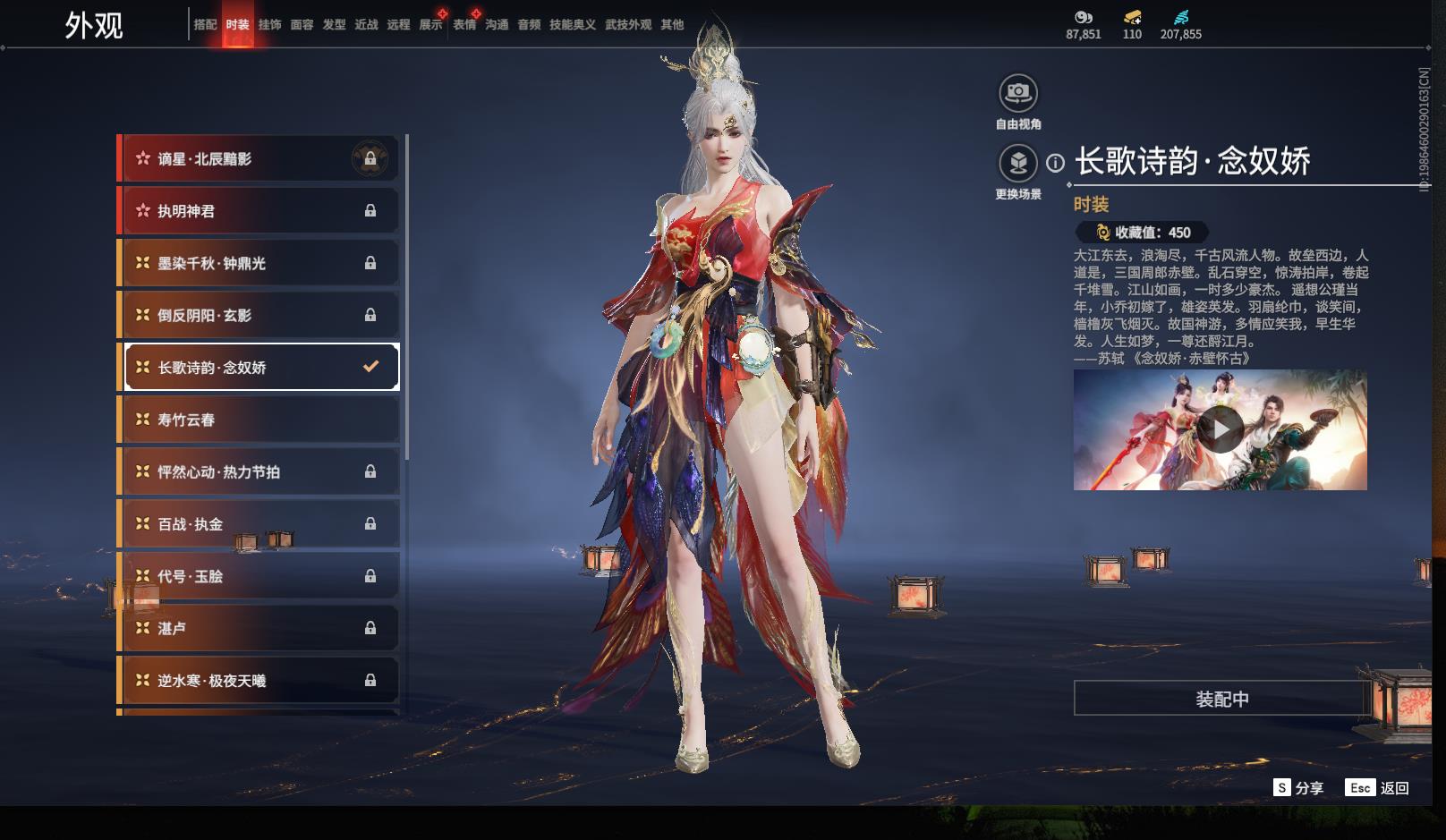Enable free camera view (自由视角)
Image resolution: width=1446 pixels, height=840 pixels.
tap(1018, 93)
